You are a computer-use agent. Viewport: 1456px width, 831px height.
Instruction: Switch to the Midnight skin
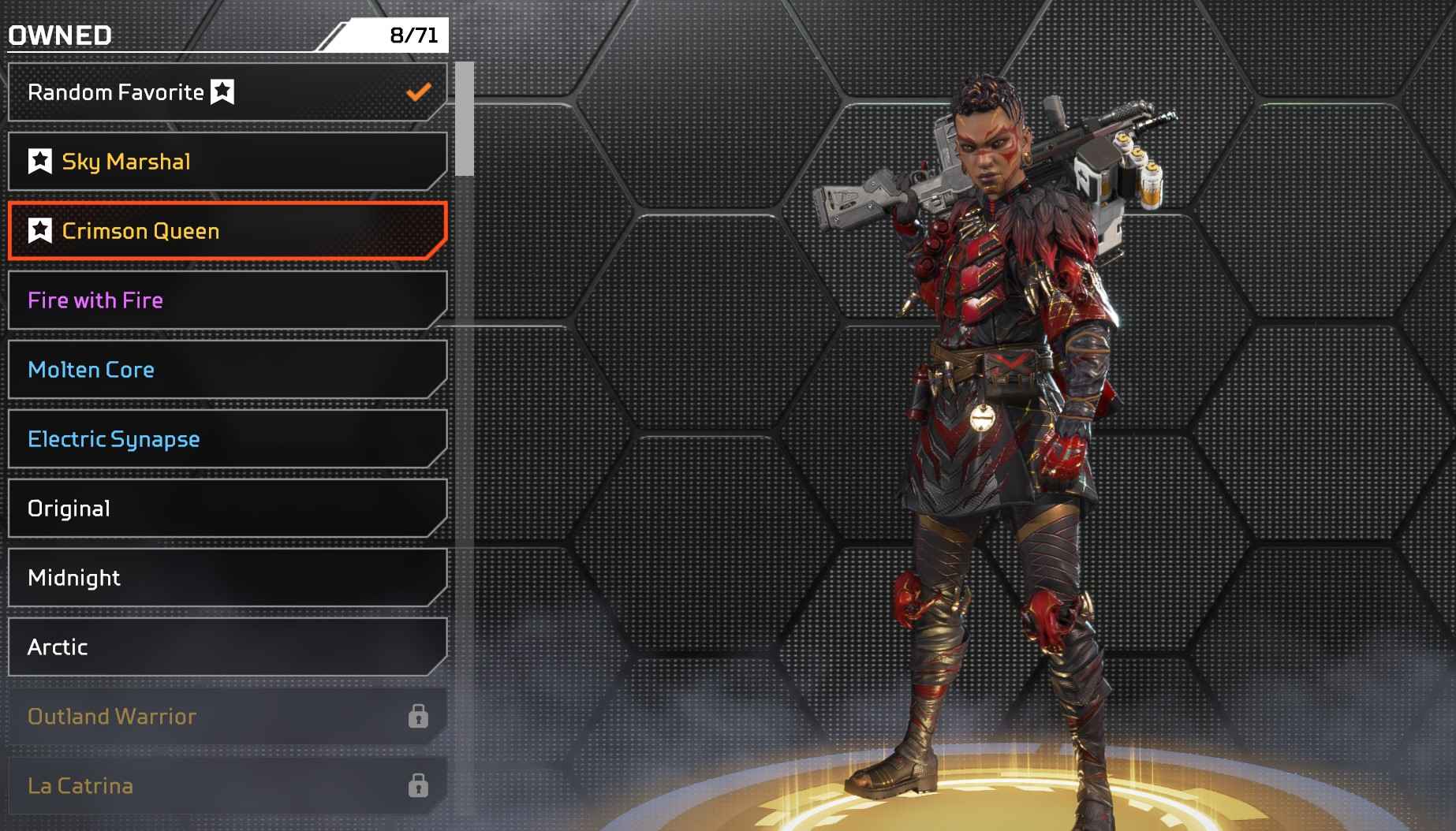tap(227, 578)
